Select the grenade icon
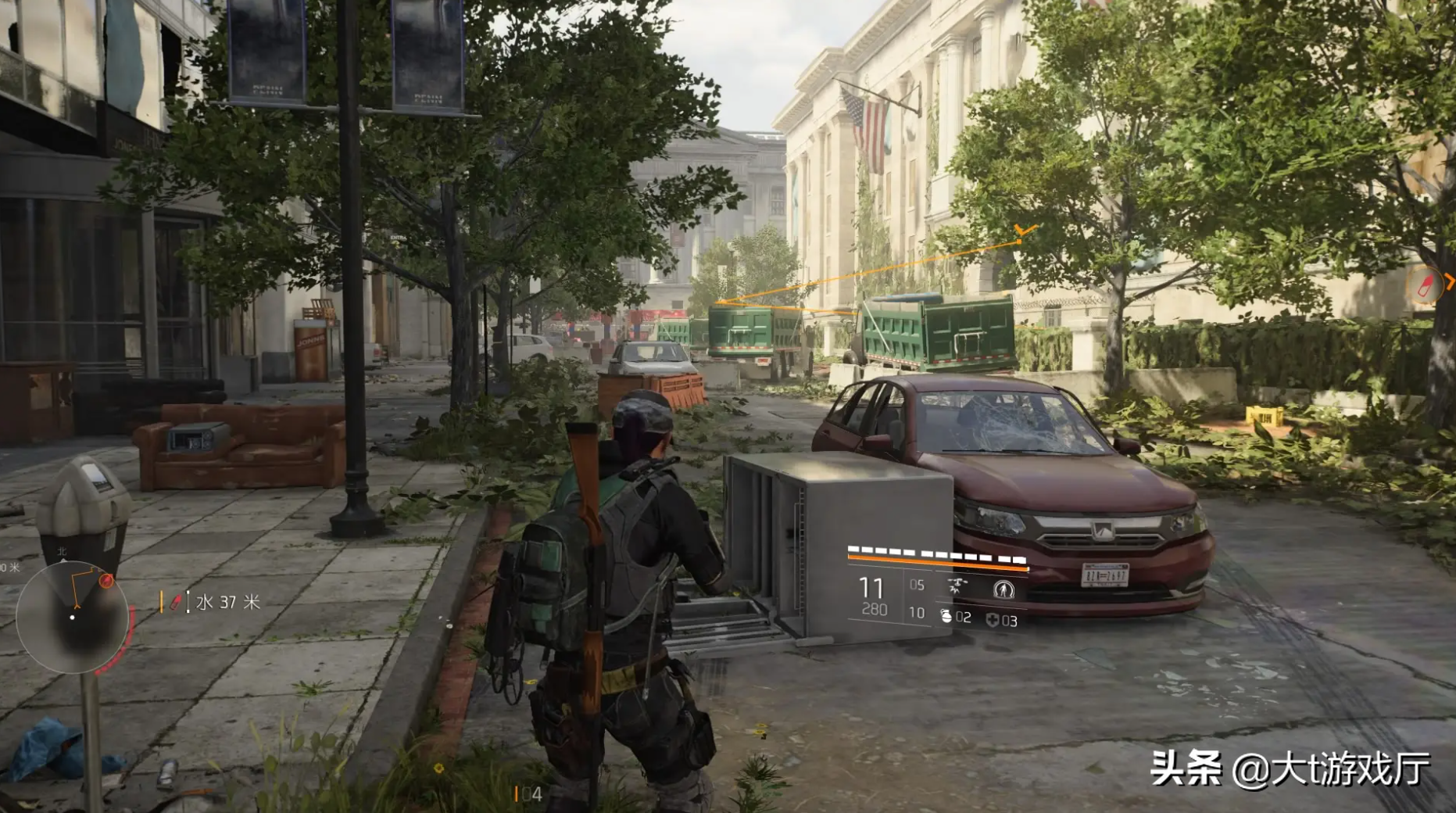This screenshot has width=1456, height=813. (x=946, y=617)
